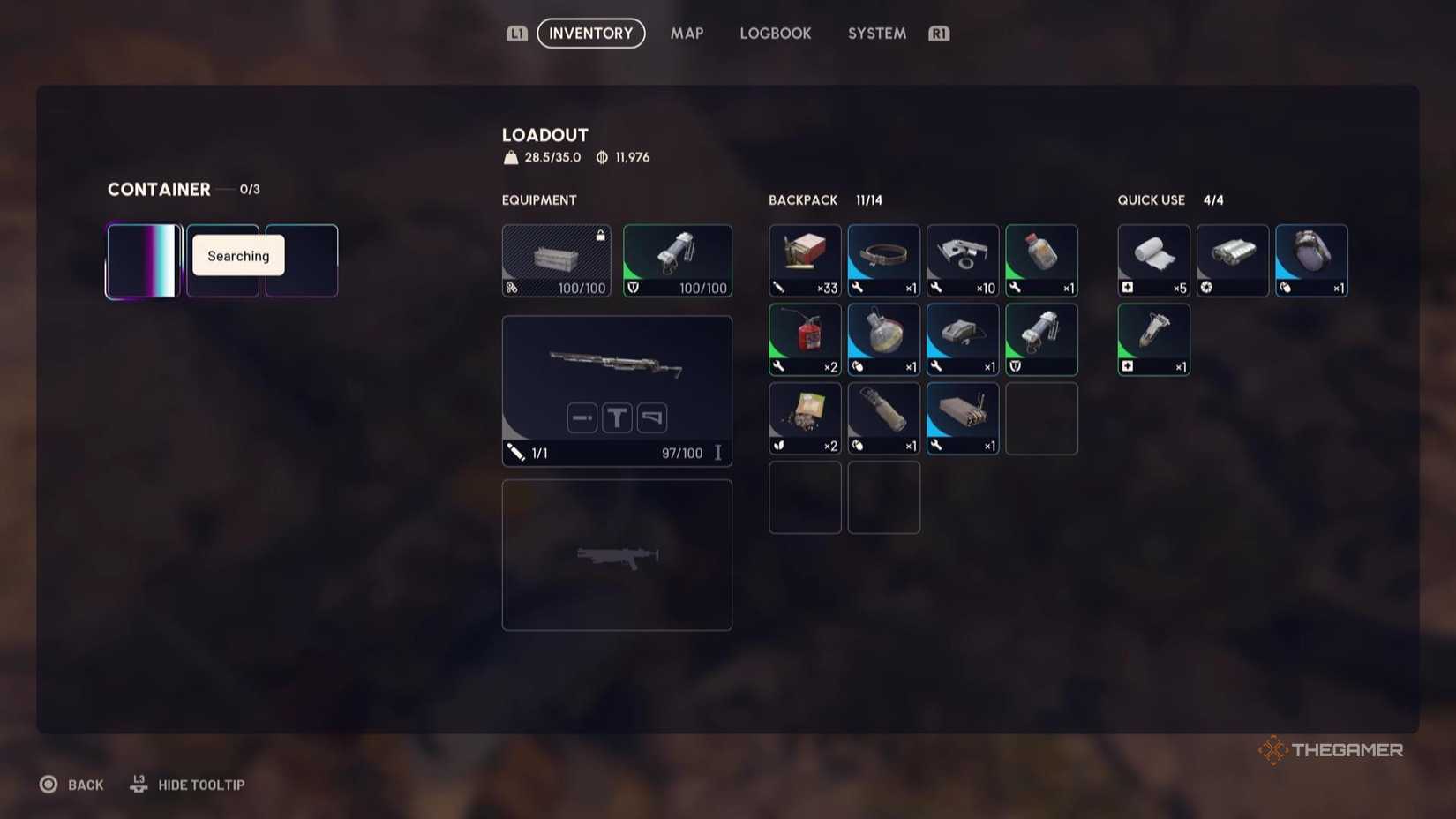Screen dimensions: 1456x819
Task: Select the equipped grenade launcher in Equipment
Action: (x=678, y=259)
